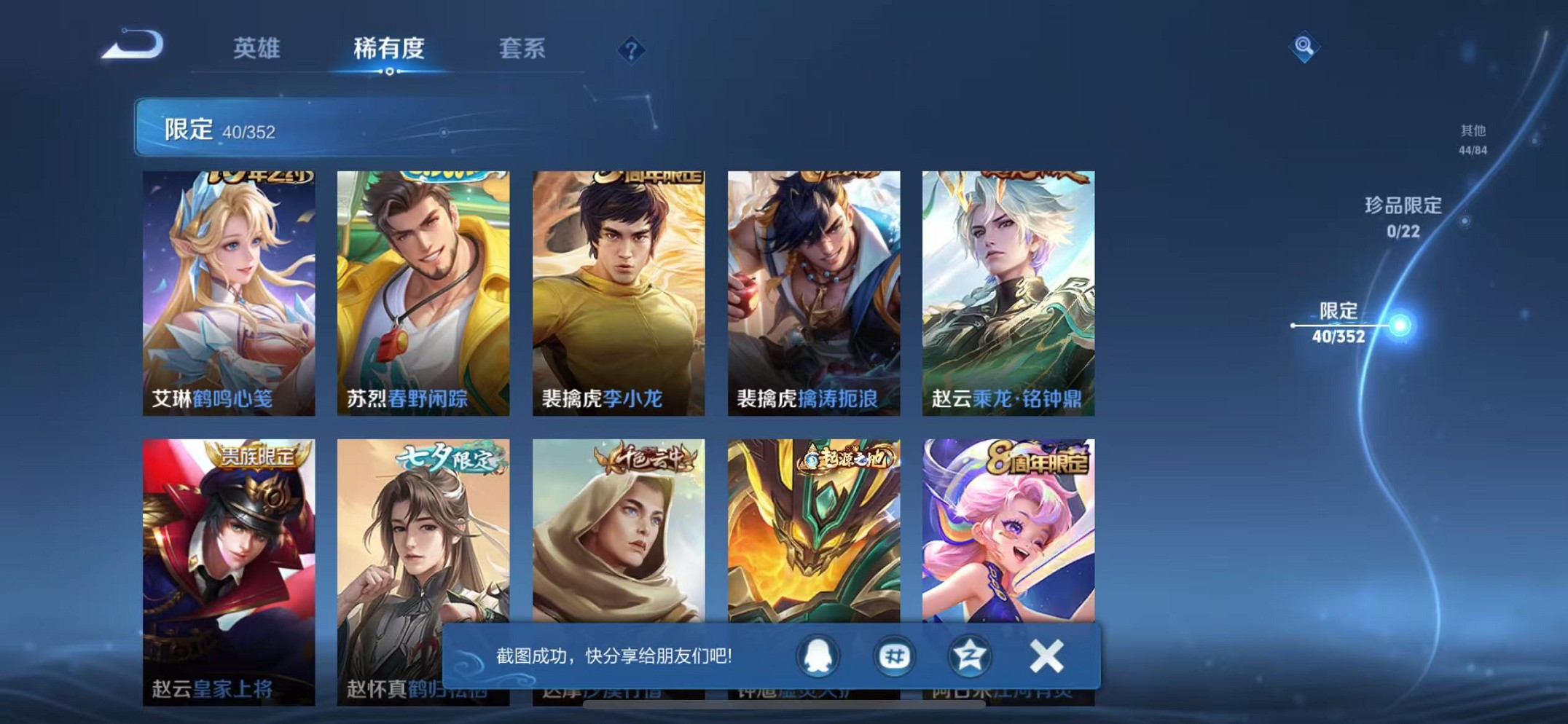Switch to the 套系 tab
The height and width of the screenshot is (724, 1568).
pos(522,50)
